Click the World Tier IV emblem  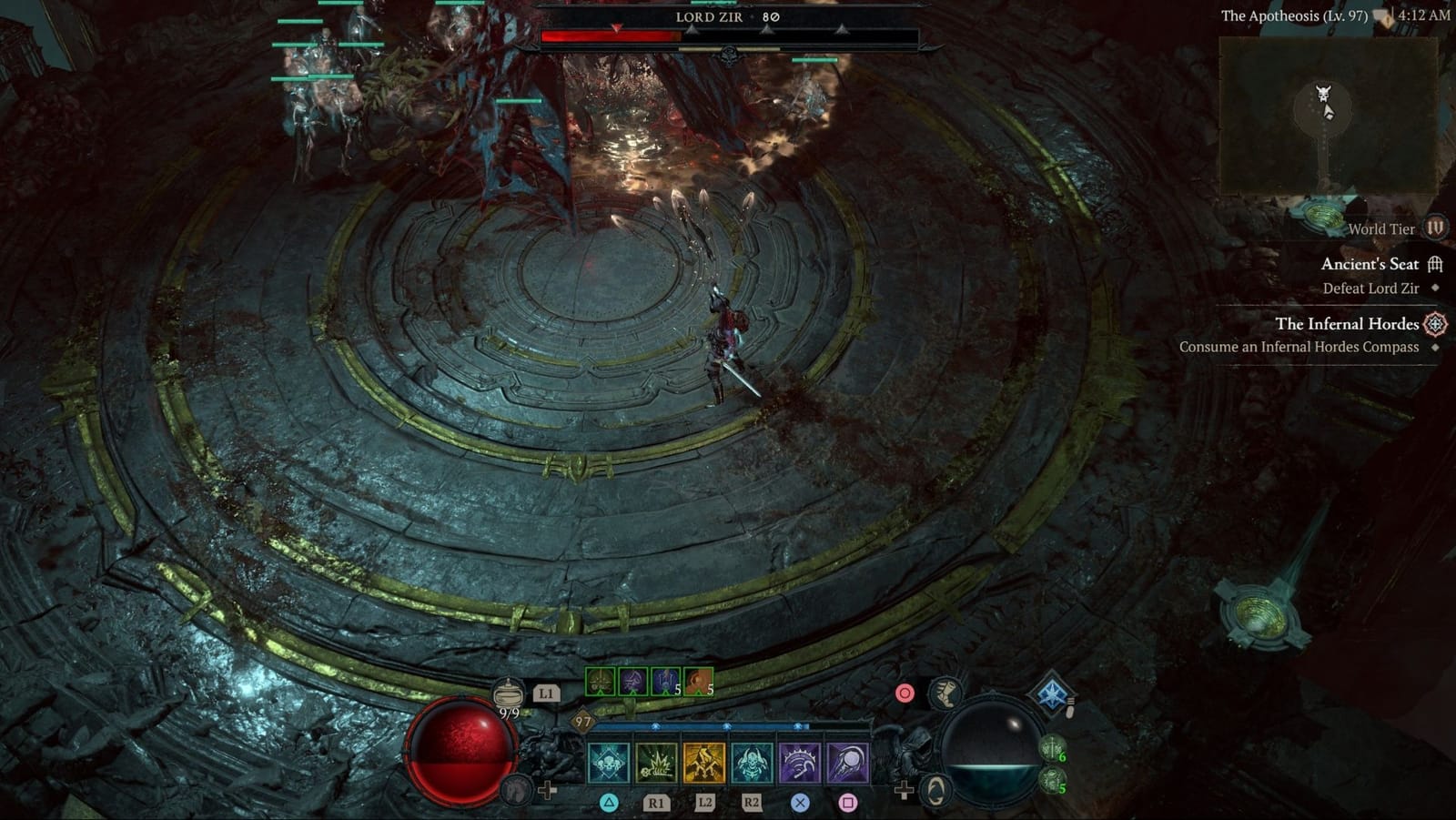[1436, 229]
